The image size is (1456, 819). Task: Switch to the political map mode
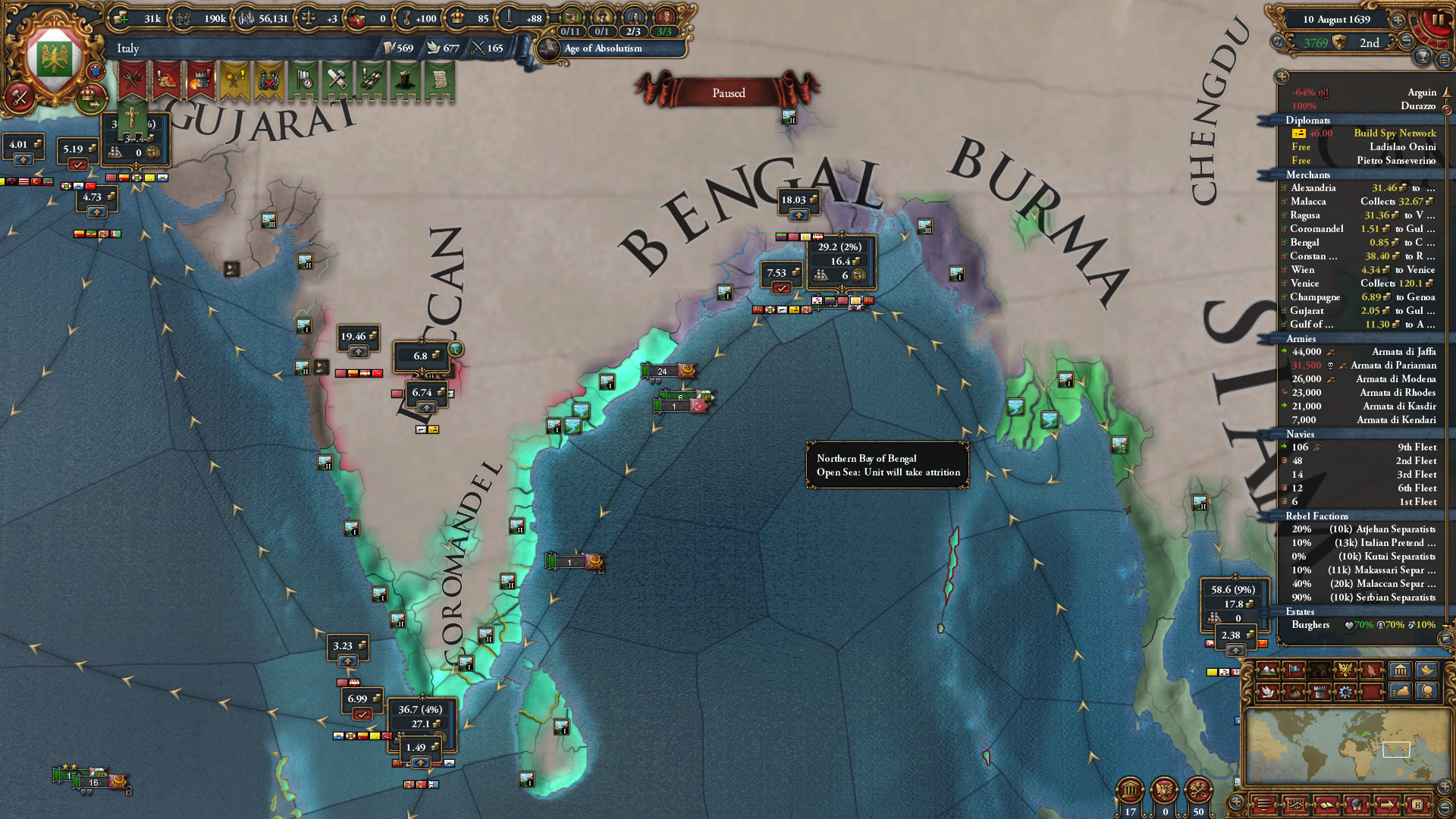click(x=1294, y=670)
